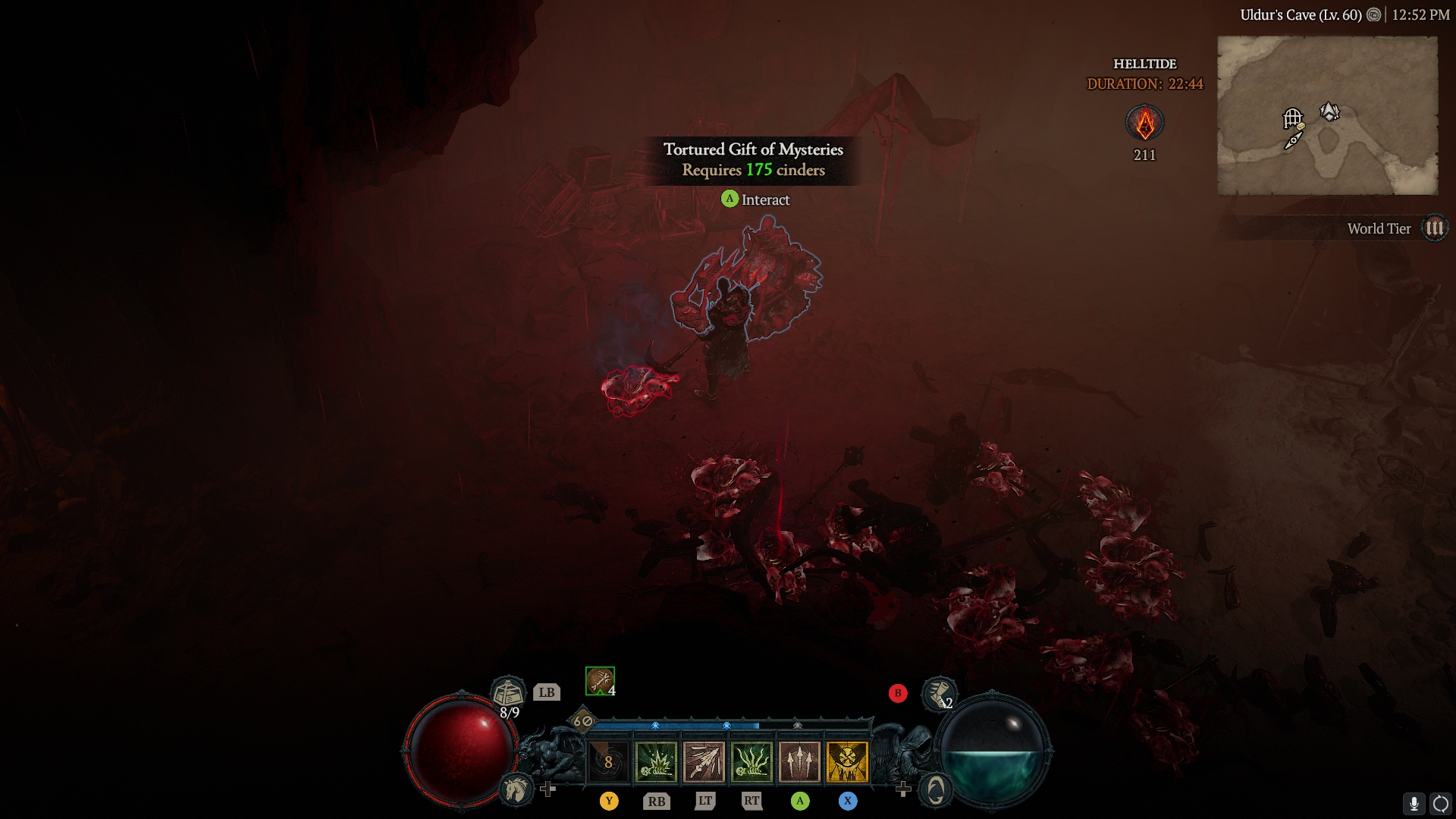Select the cooldown skill slot showing 8
1456x819 pixels.
[608, 762]
